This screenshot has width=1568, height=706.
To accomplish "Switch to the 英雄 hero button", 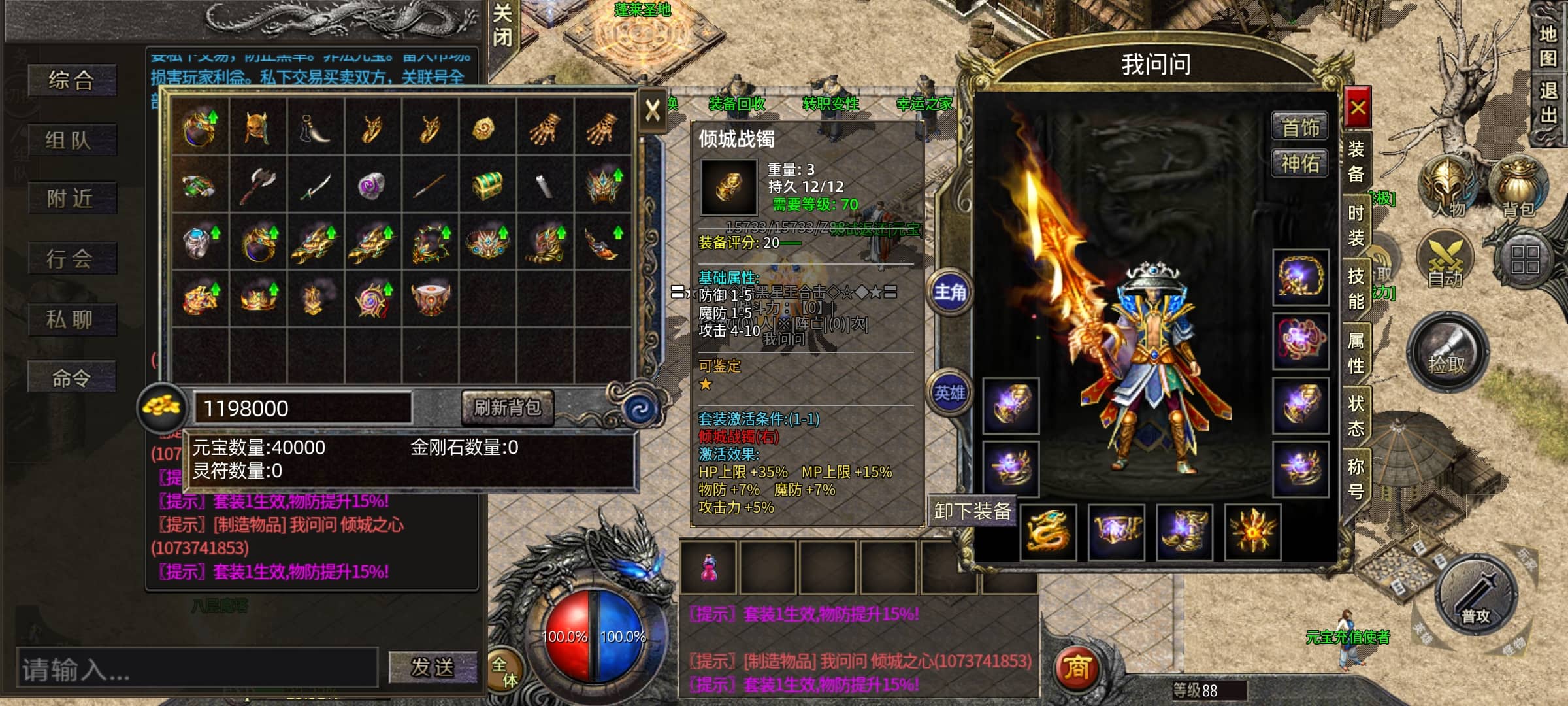I will tap(949, 393).
